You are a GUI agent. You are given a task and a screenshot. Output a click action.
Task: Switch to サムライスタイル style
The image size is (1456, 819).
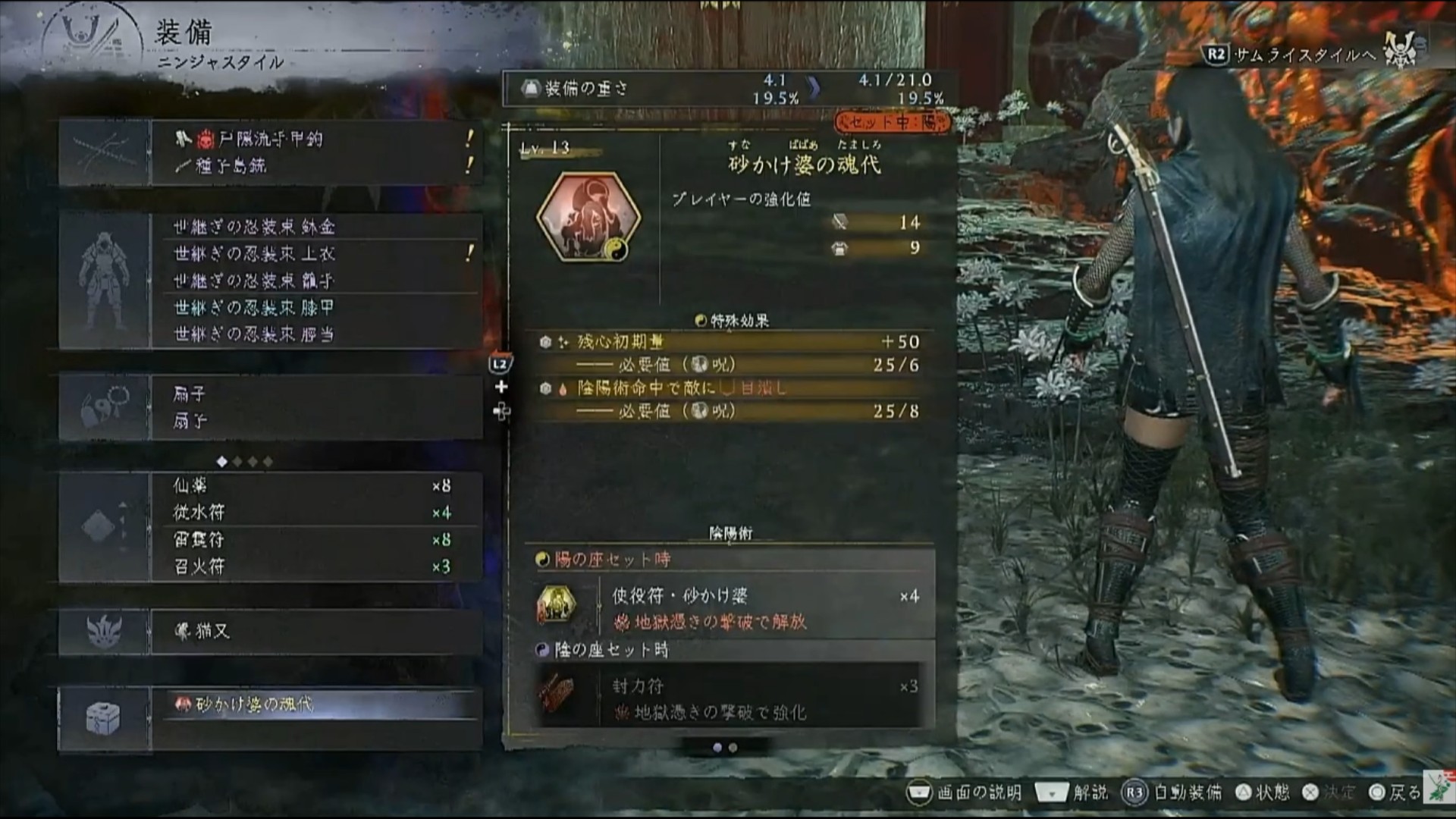[1291, 55]
